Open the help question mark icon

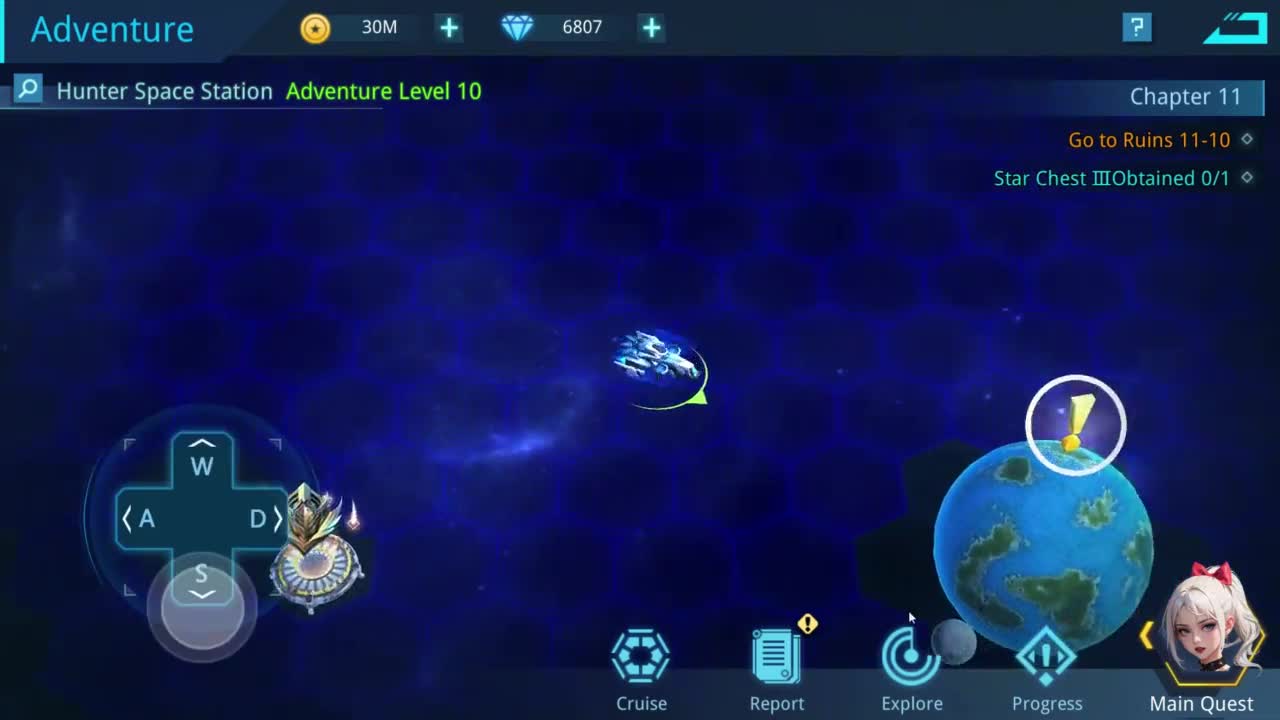[x=1137, y=27]
